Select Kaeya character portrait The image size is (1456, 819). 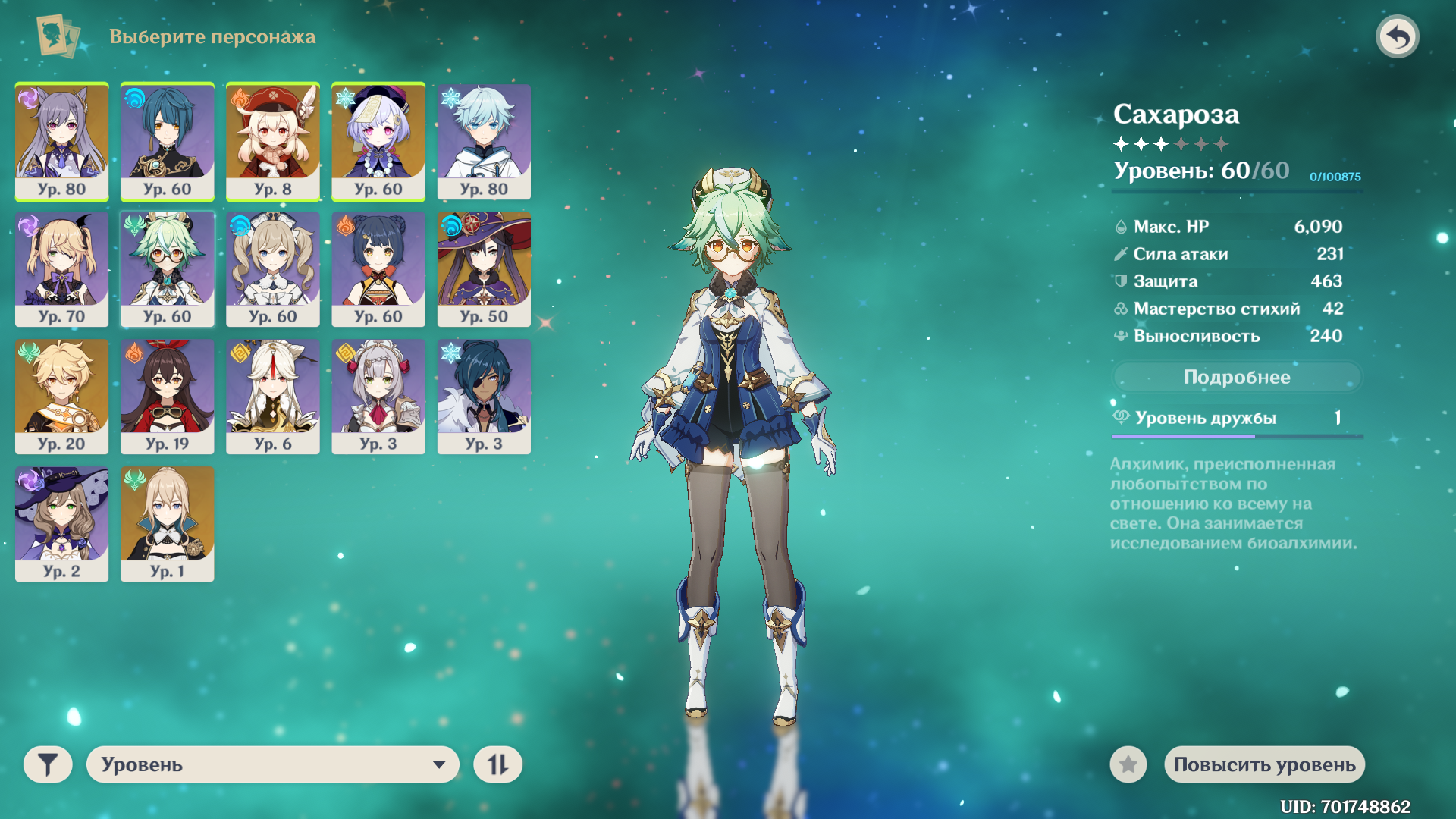[x=484, y=397]
